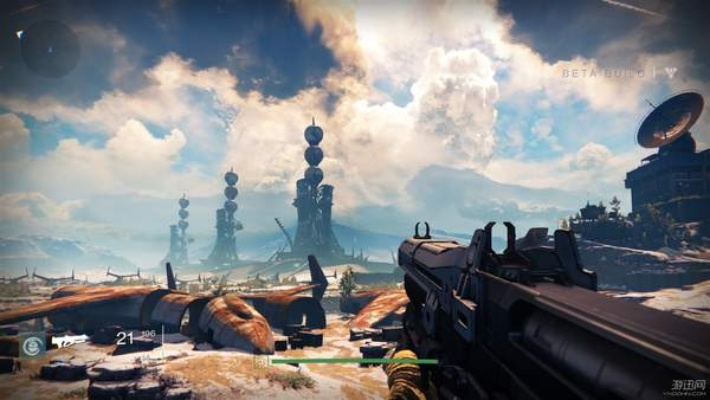Click the Destiny logo beside Beta Build
Image resolution: width=710 pixels, height=400 pixels.
coord(672,73)
